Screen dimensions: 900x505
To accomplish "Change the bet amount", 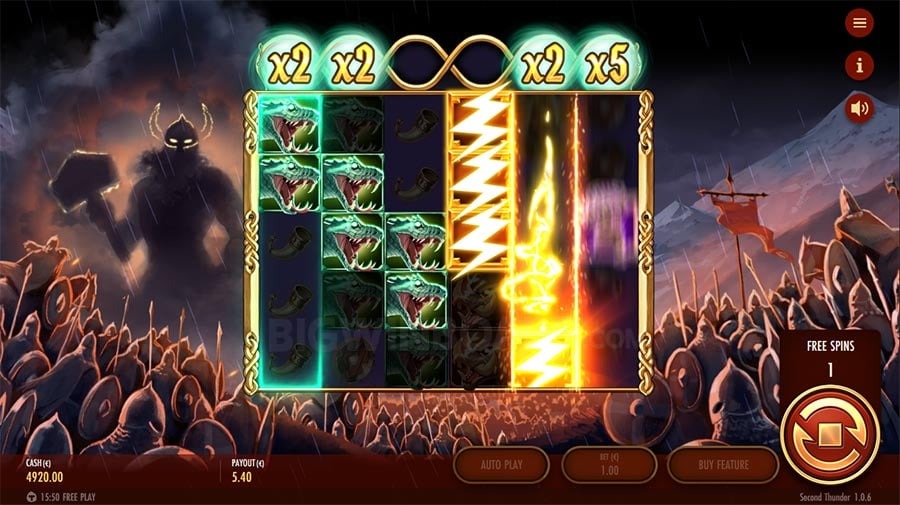I will [x=609, y=465].
